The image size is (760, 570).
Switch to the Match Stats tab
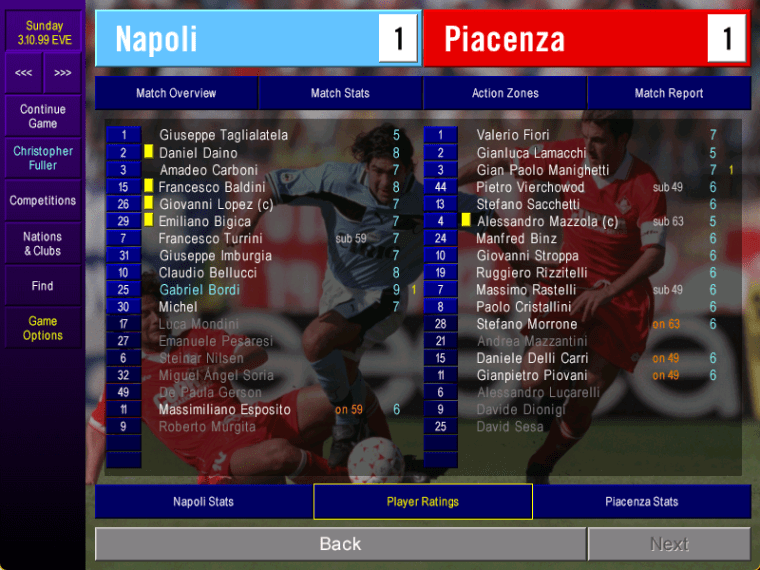tap(340, 93)
